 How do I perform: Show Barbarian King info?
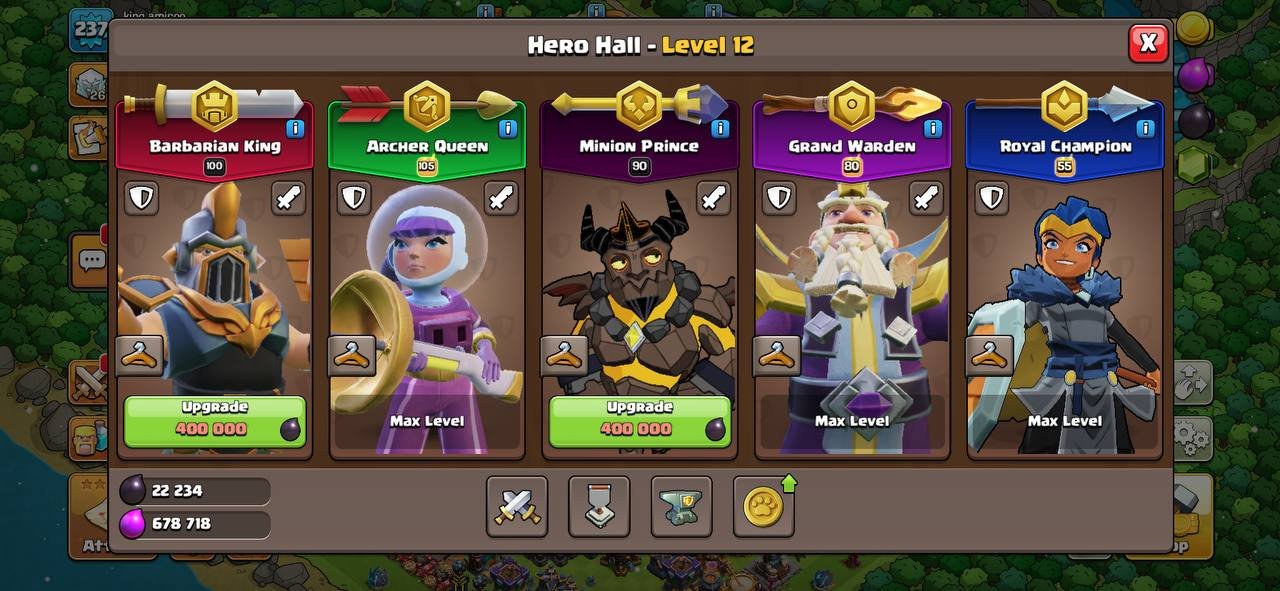coord(295,128)
